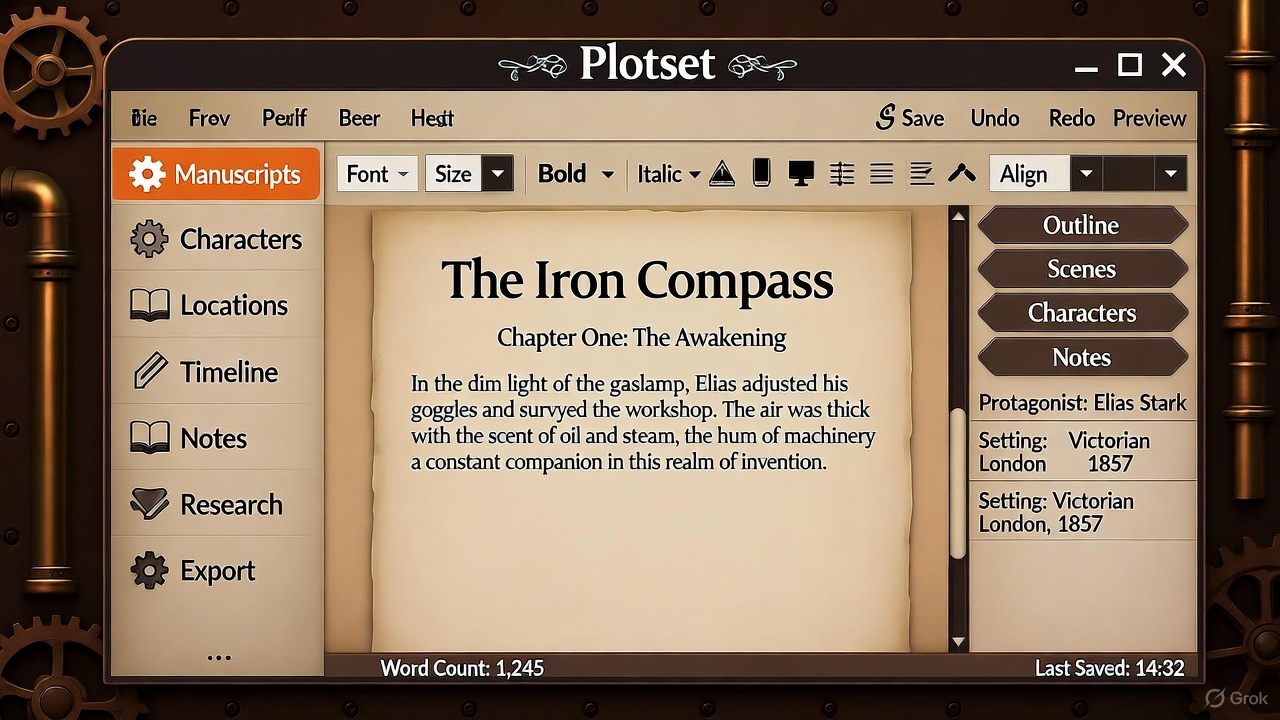
Task: Maximize the Plotset window
Action: point(1130,66)
